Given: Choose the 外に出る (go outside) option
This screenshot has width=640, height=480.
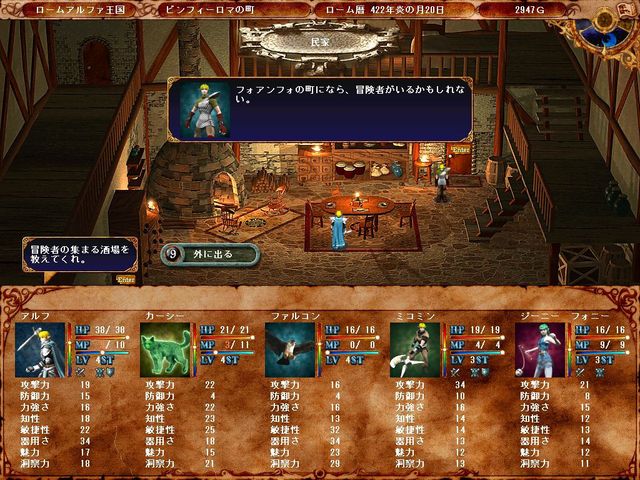Looking at the screenshot, I should (x=211, y=254).
